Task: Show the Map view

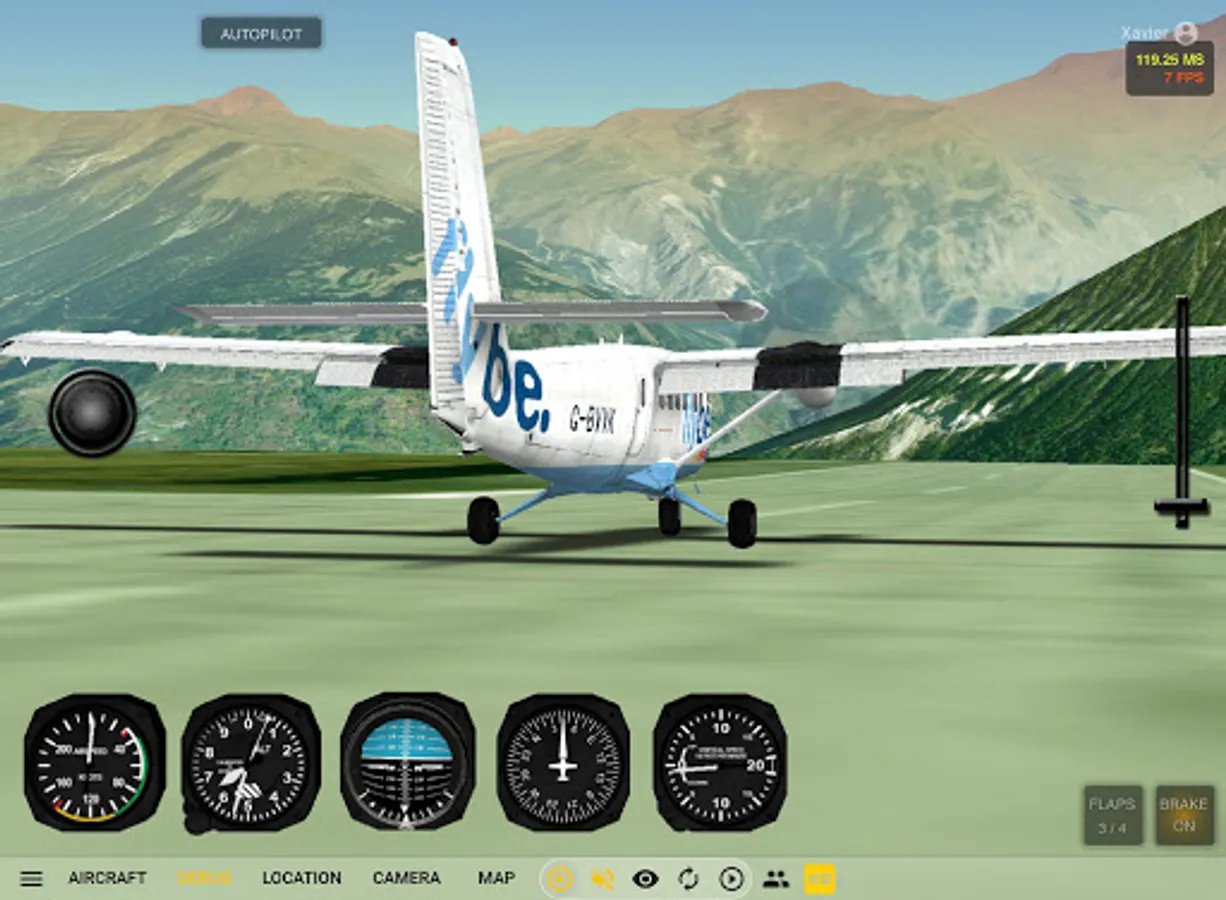Action: (x=496, y=878)
